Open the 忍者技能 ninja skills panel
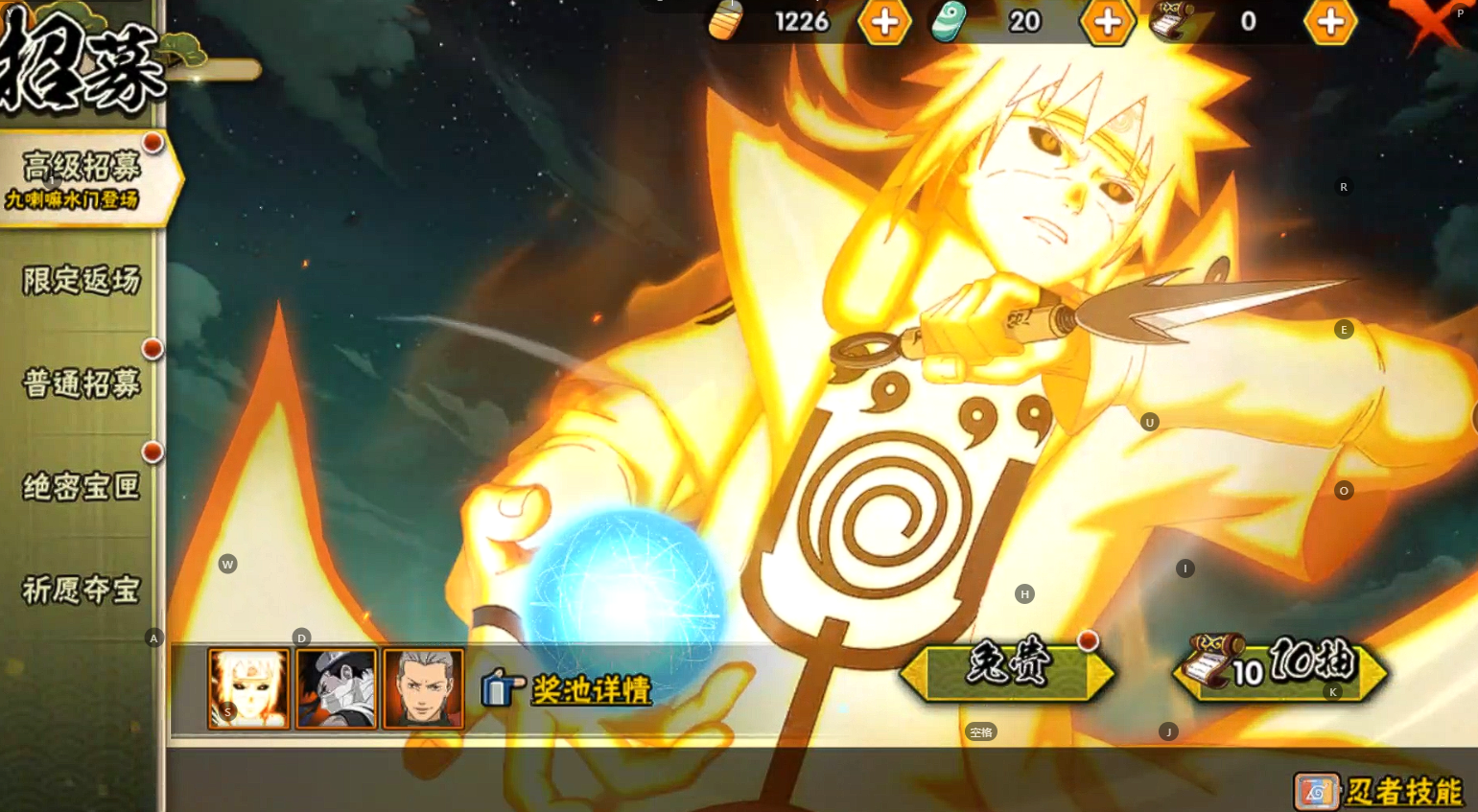This screenshot has width=1478, height=812. (1380, 791)
